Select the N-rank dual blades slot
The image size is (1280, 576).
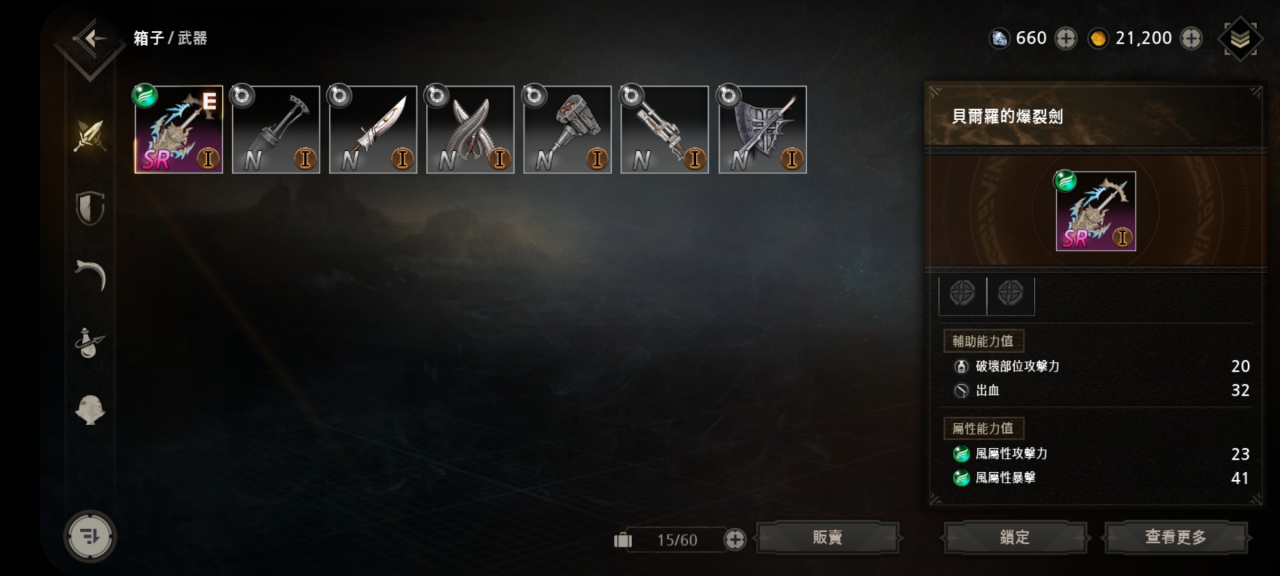click(470, 130)
